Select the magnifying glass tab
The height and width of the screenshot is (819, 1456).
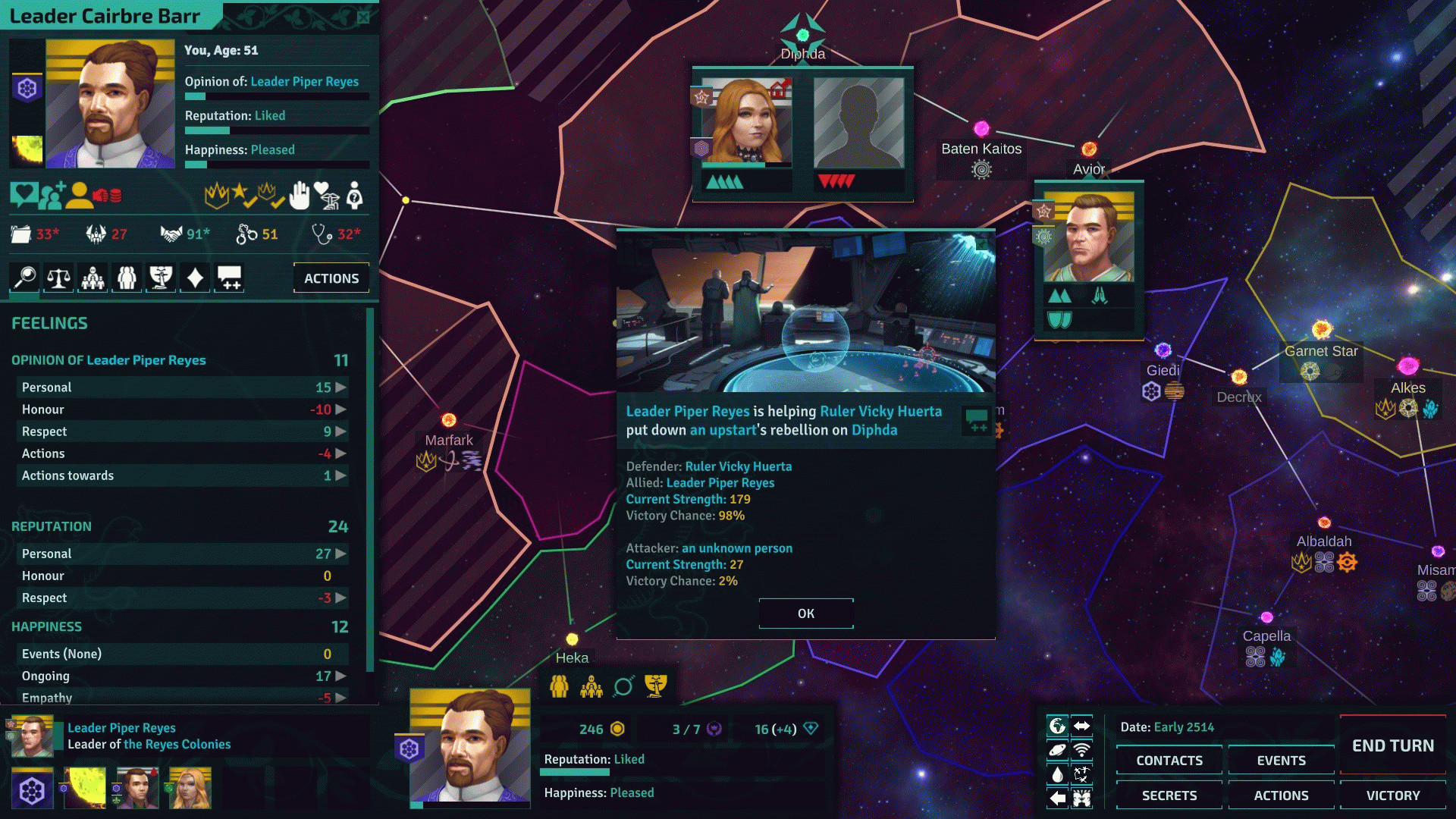[25, 278]
